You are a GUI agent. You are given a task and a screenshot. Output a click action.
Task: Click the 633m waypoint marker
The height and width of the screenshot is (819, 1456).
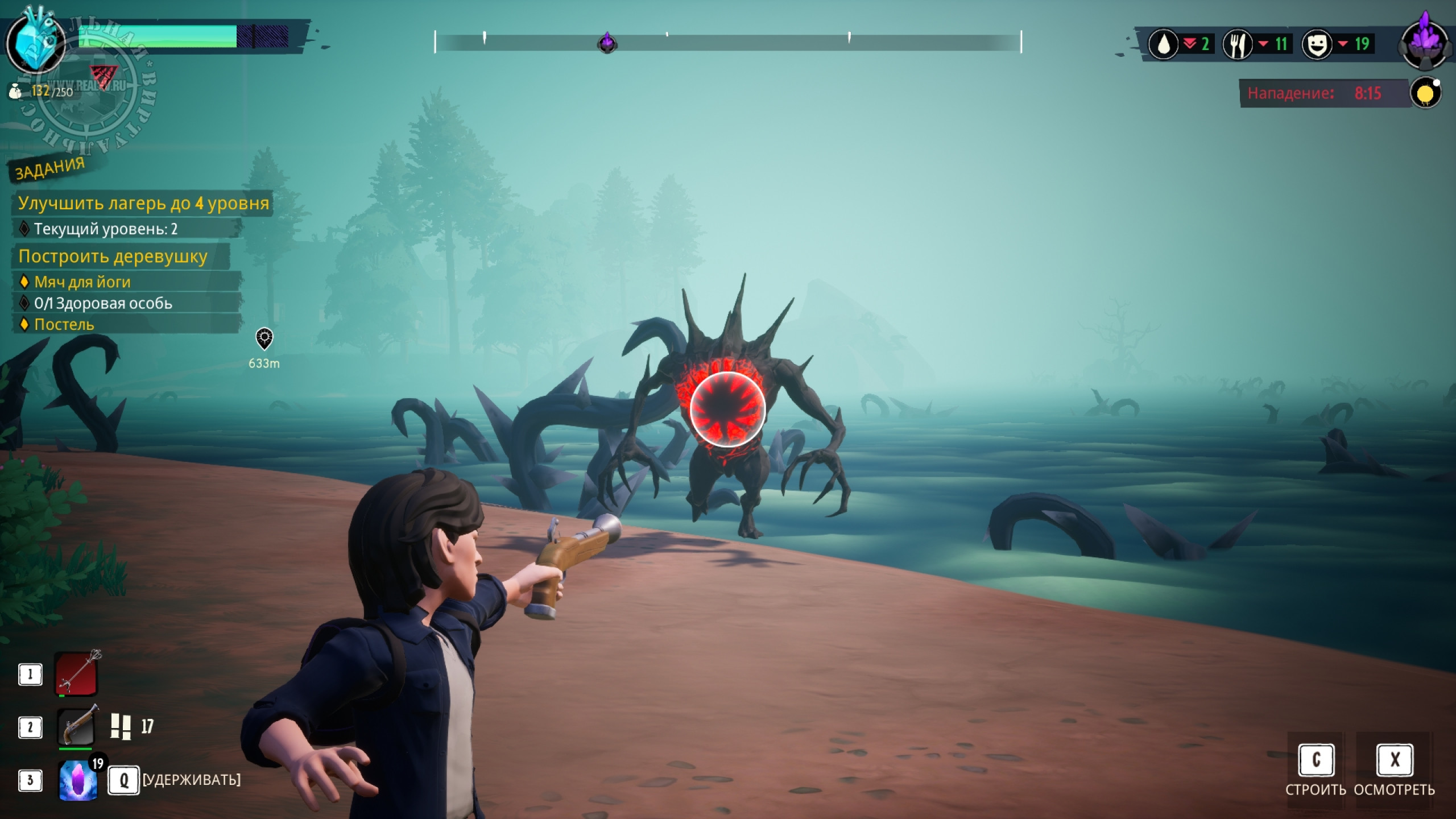tap(264, 339)
